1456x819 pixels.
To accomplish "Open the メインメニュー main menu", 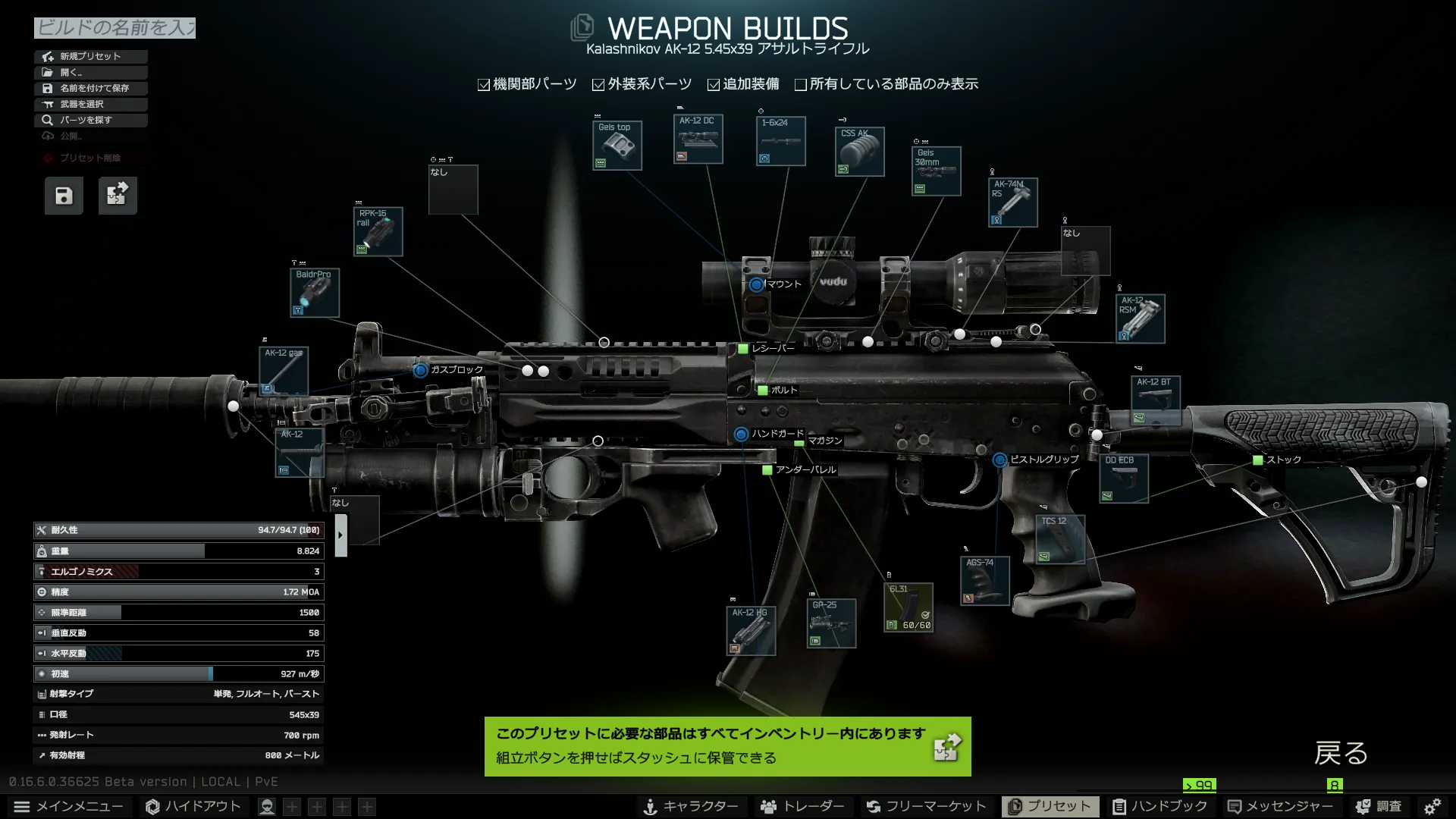I will 69,806.
